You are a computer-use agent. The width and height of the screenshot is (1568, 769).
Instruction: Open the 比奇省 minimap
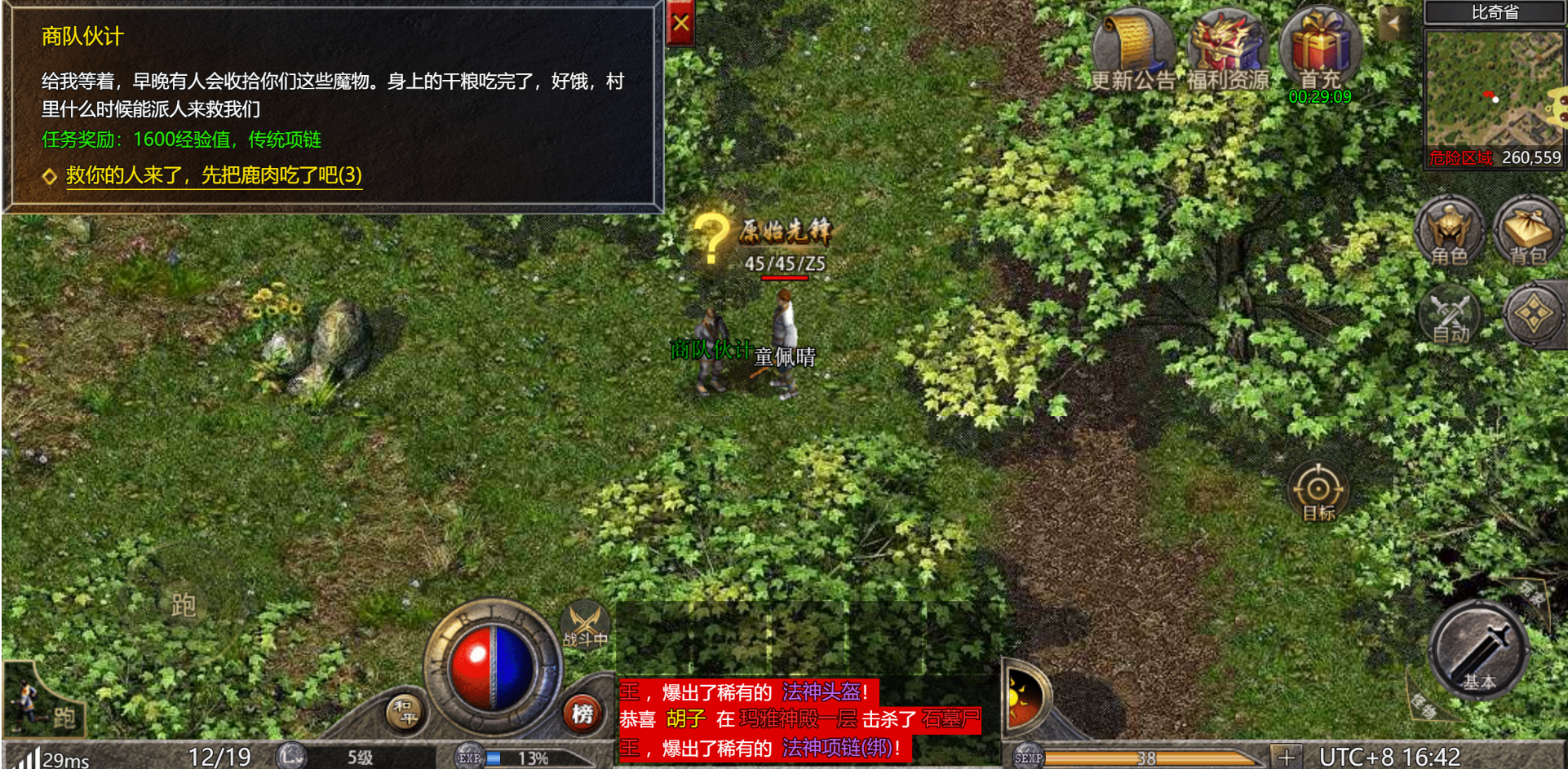tap(1493, 88)
